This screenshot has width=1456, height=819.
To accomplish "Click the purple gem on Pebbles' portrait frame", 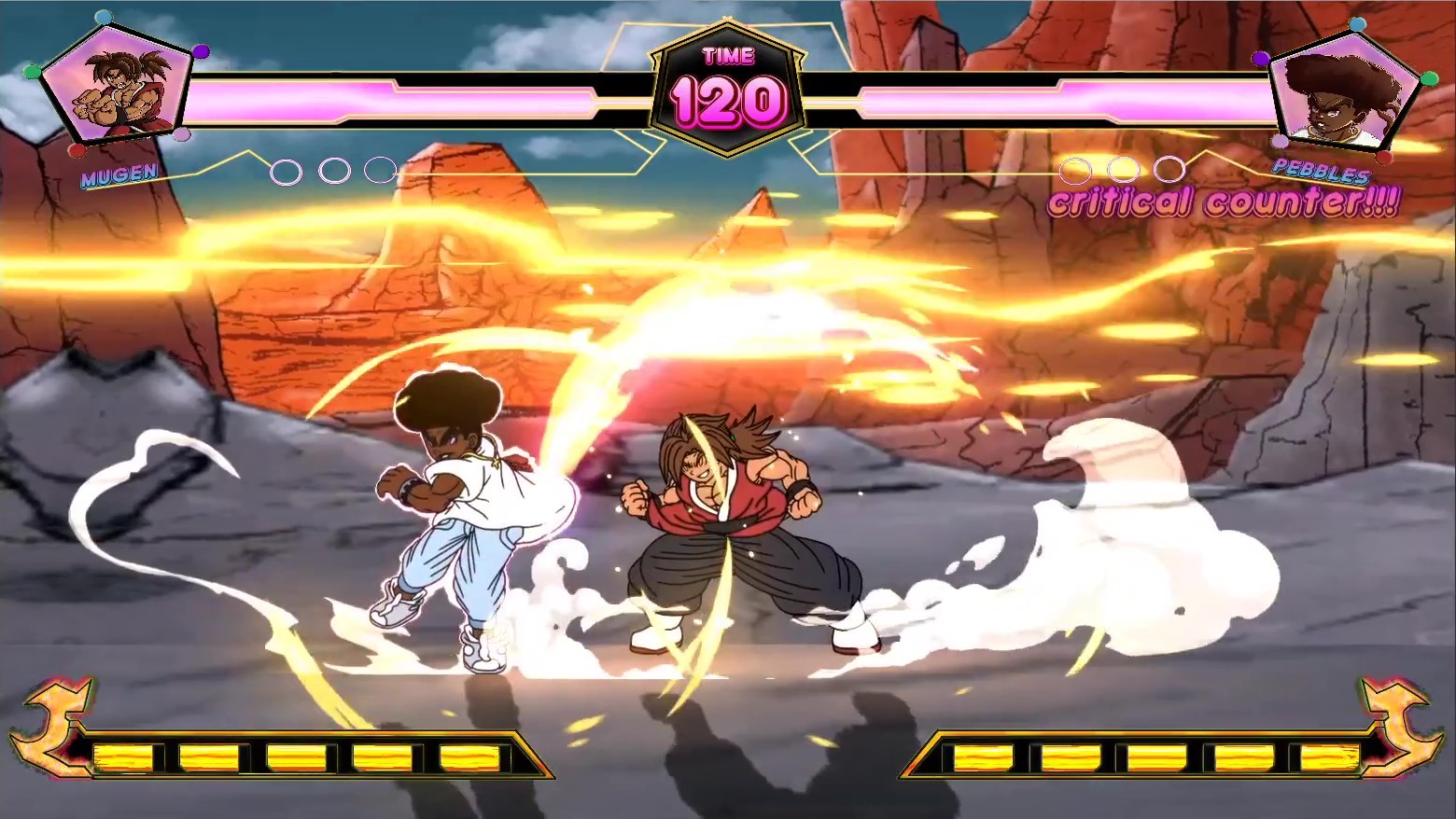I will (1260, 60).
